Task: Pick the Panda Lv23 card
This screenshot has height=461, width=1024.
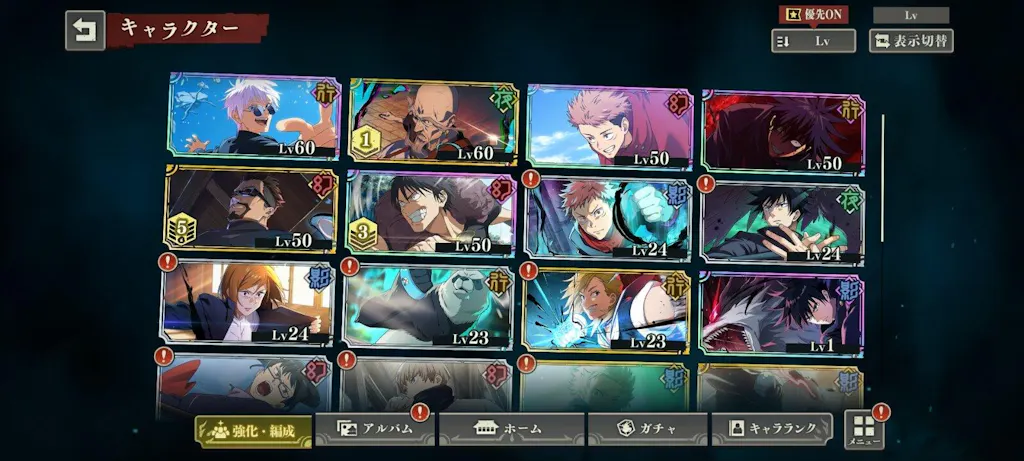Action: [x=429, y=307]
